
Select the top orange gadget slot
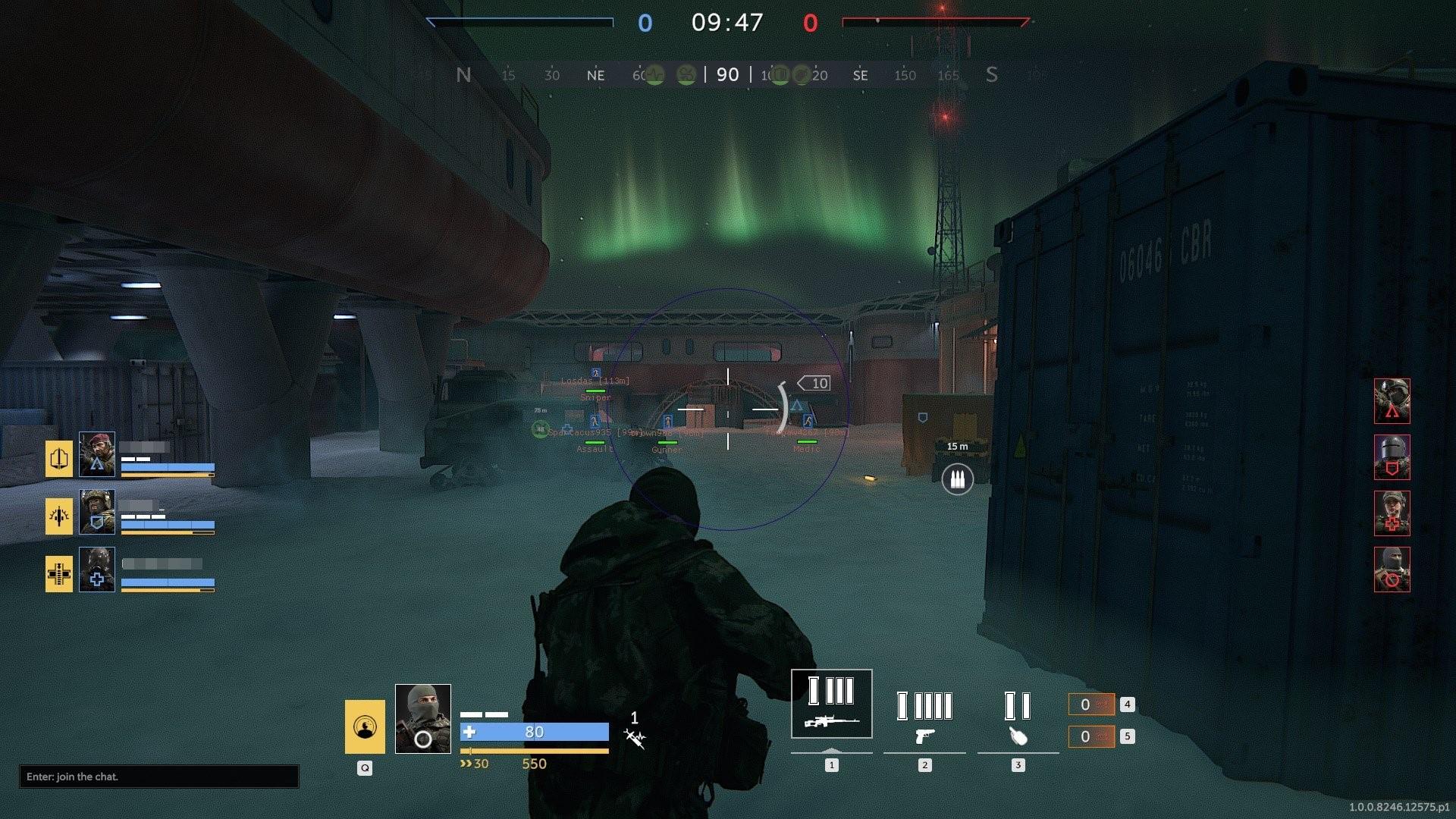[1090, 704]
